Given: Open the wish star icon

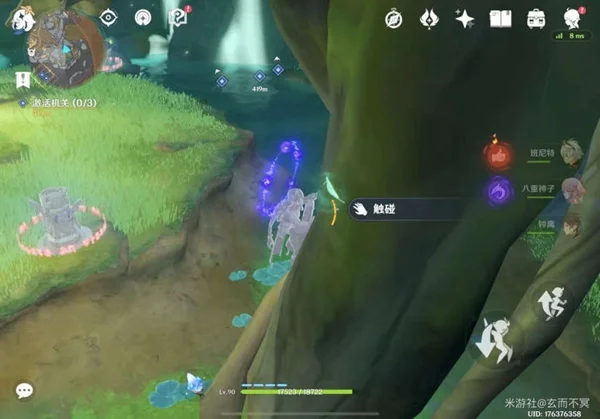Looking at the screenshot, I should 464,18.
